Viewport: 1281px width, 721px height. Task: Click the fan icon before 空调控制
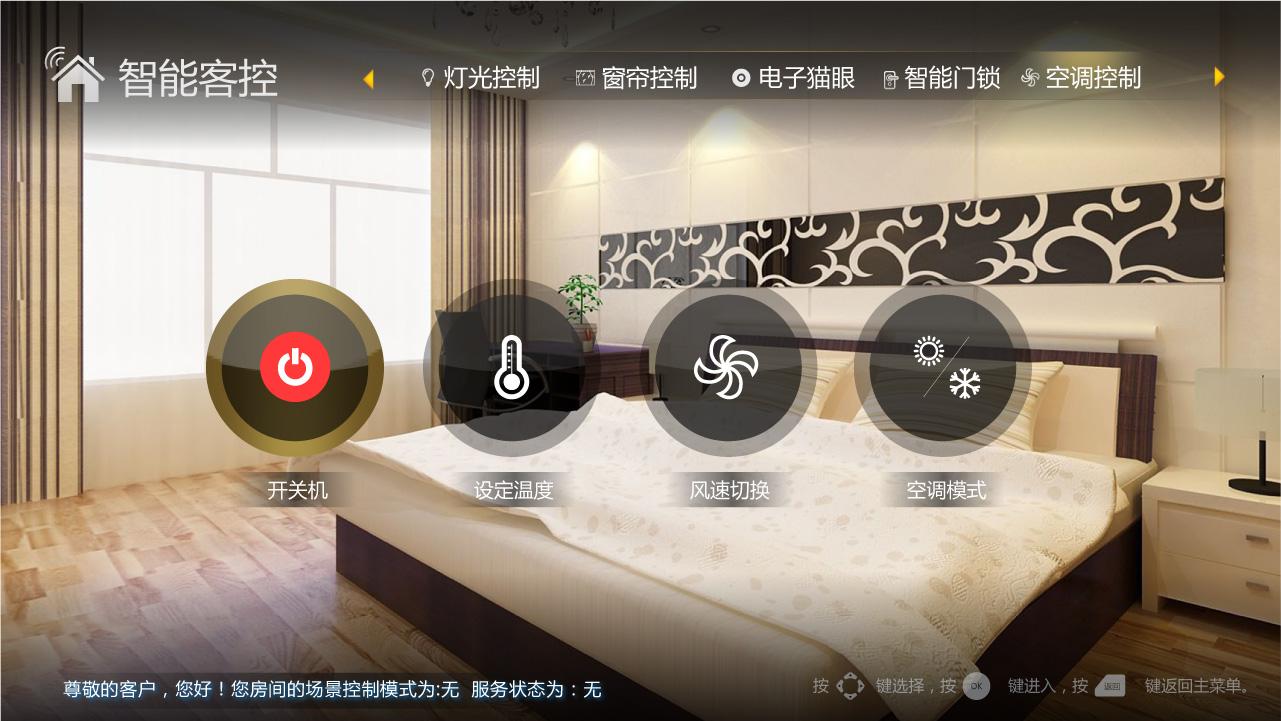coord(1030,78)
